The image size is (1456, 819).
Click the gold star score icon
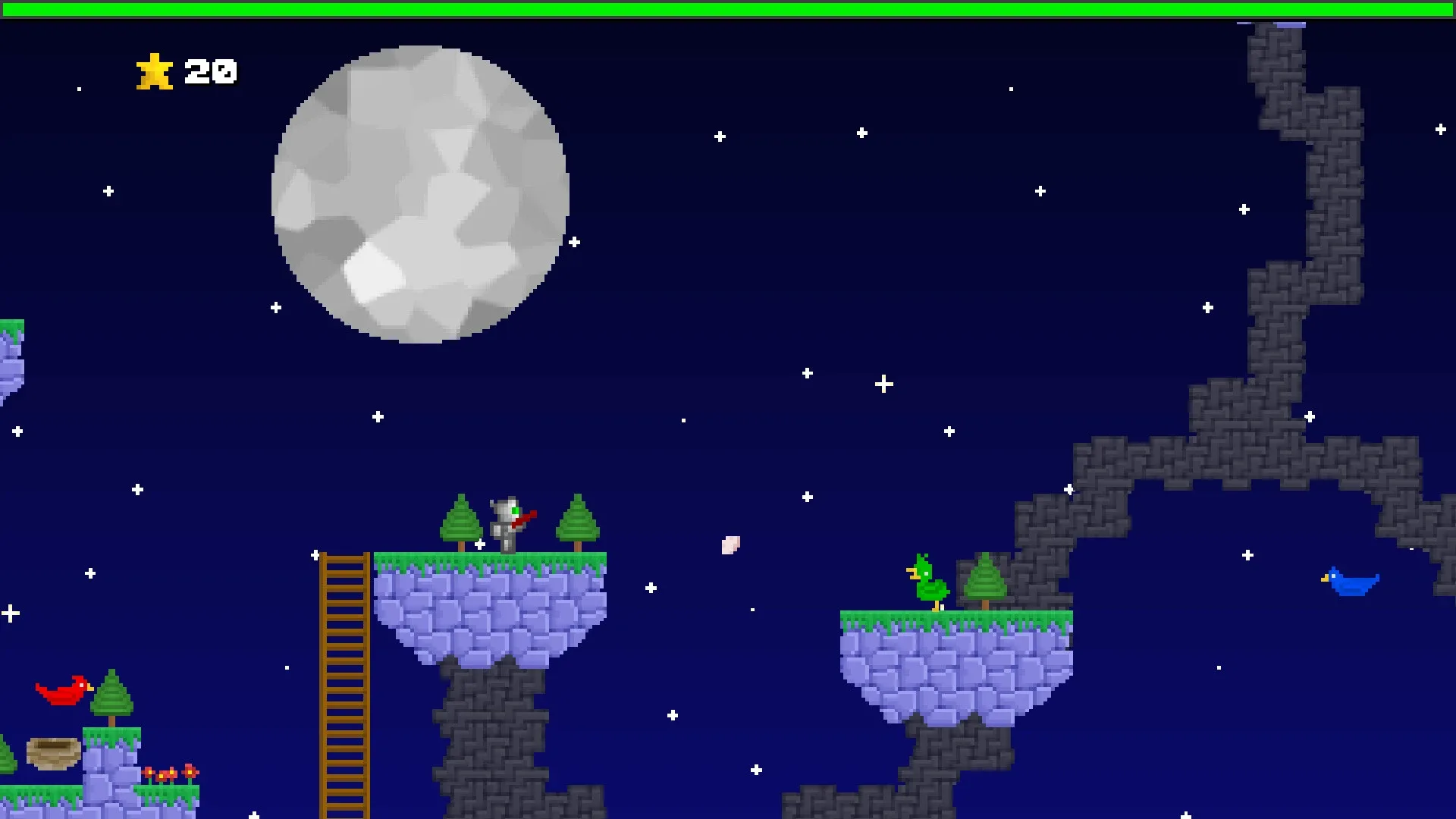(x=155, y=72)
